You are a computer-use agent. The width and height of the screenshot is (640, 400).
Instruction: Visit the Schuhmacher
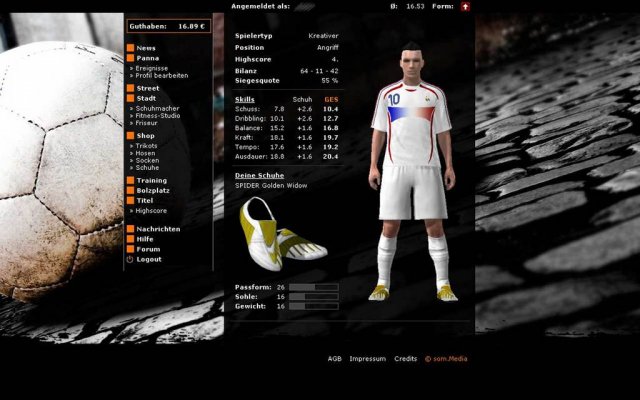[159, 107]
